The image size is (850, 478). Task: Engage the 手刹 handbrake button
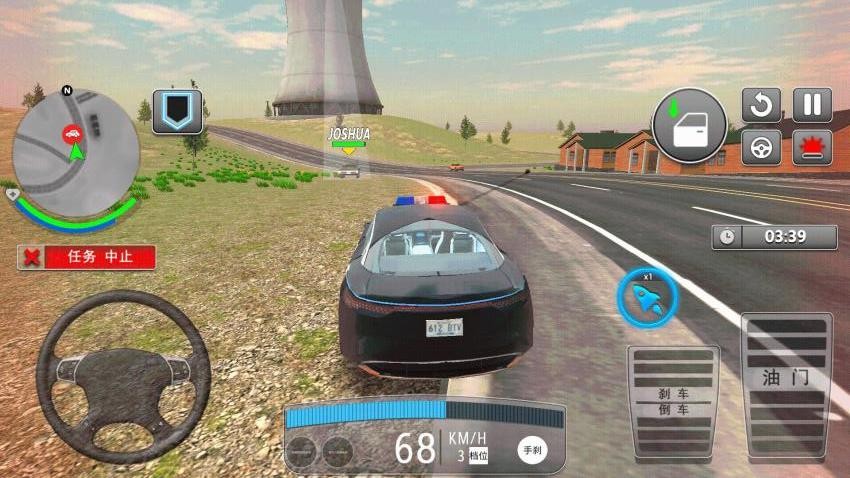tap(532, 449)
